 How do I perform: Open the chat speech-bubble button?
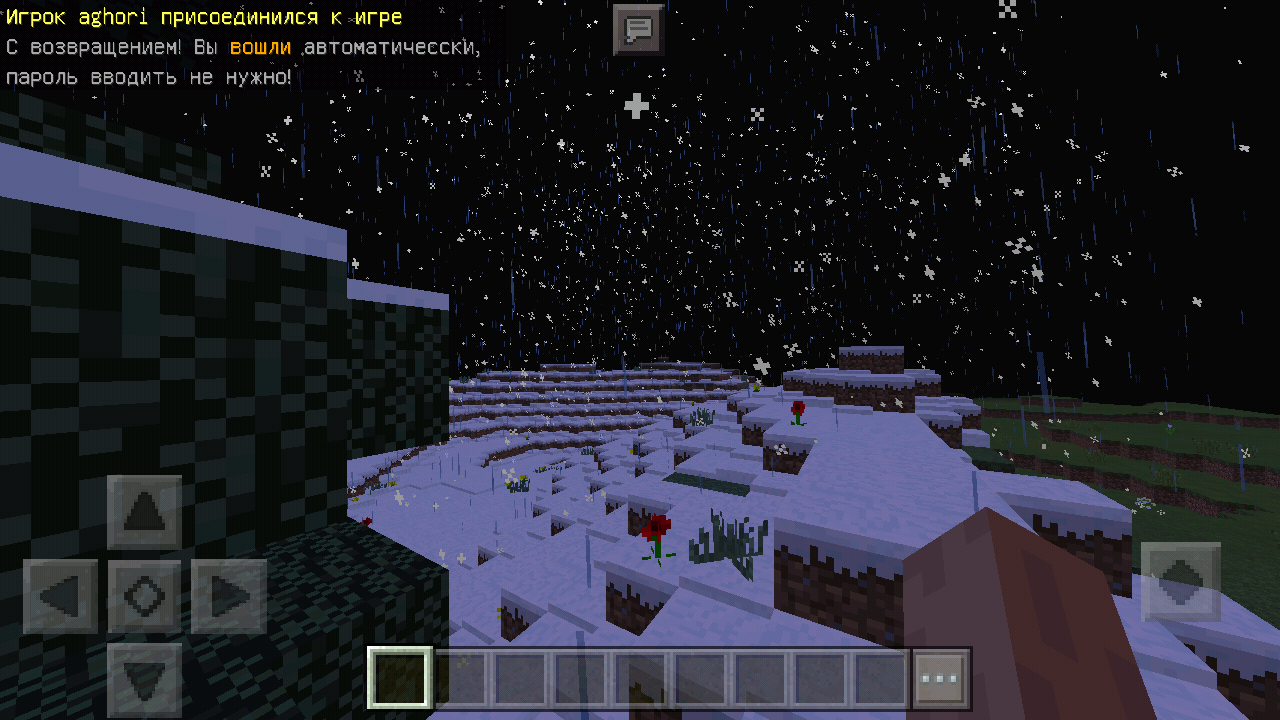coord(638,29)
